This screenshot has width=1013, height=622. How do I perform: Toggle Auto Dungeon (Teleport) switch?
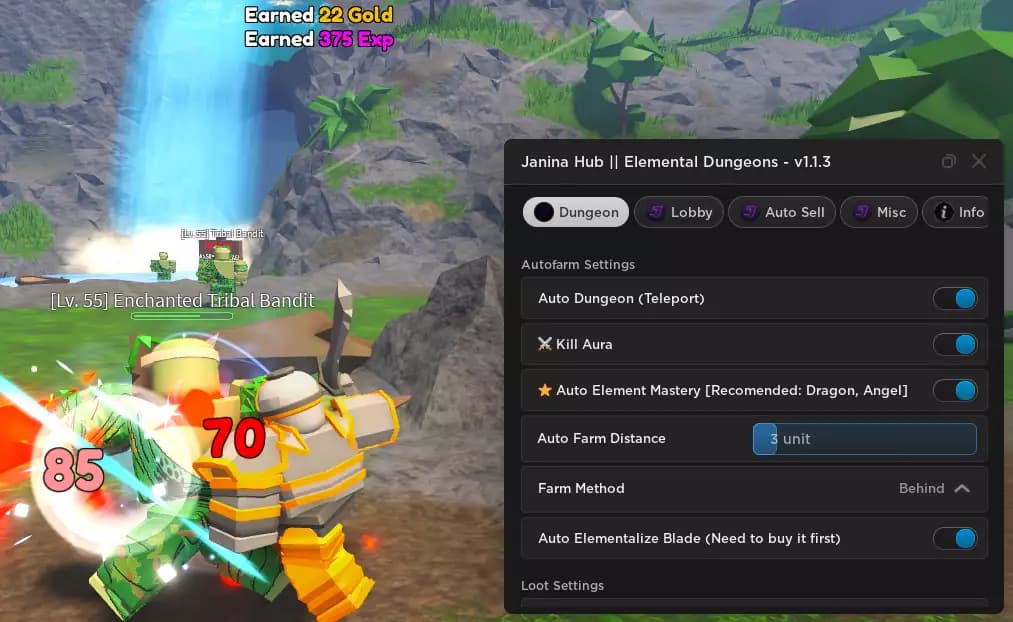(954, 299)
